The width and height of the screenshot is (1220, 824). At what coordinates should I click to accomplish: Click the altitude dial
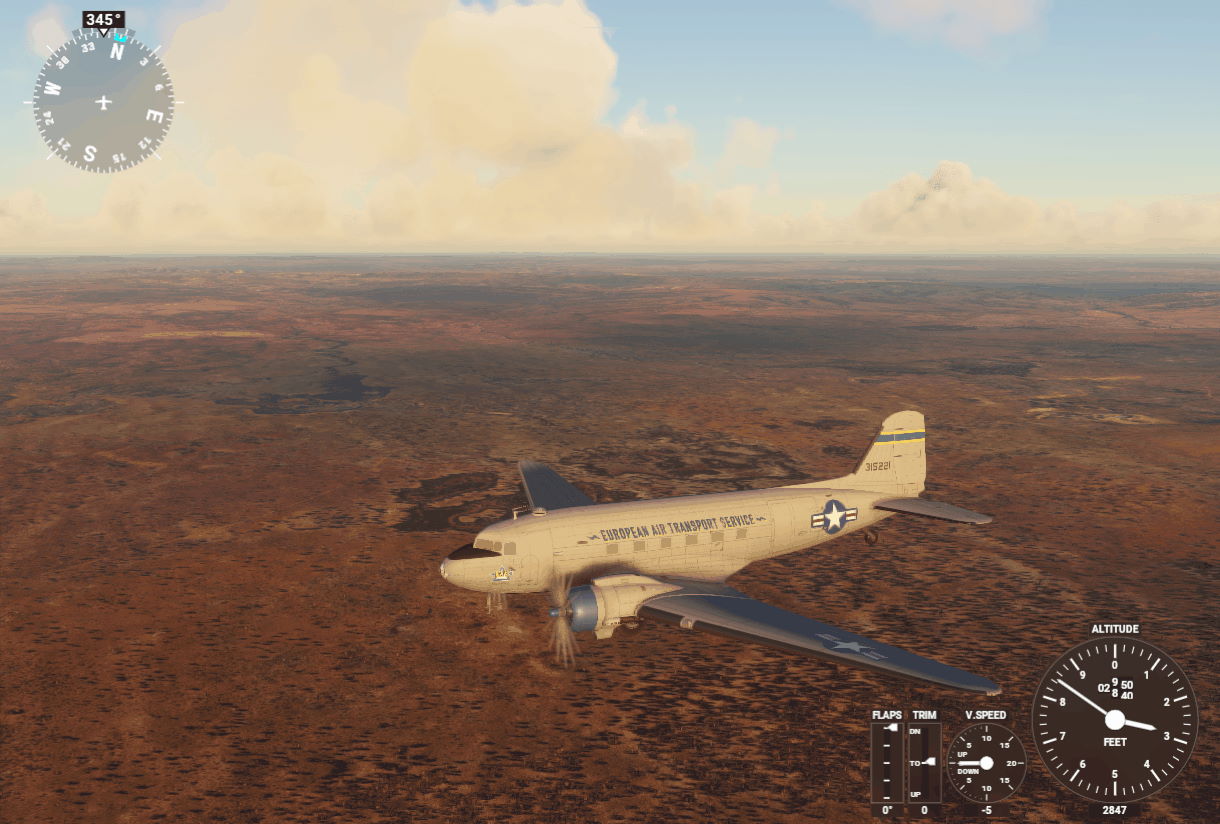(x=1114, y=720)
